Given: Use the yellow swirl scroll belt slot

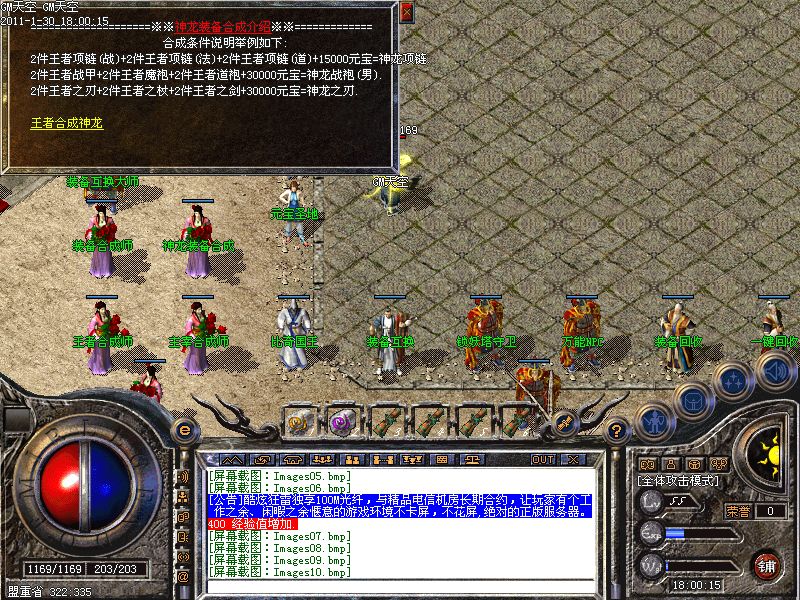Looking at the screenshot, I should 298,421.
